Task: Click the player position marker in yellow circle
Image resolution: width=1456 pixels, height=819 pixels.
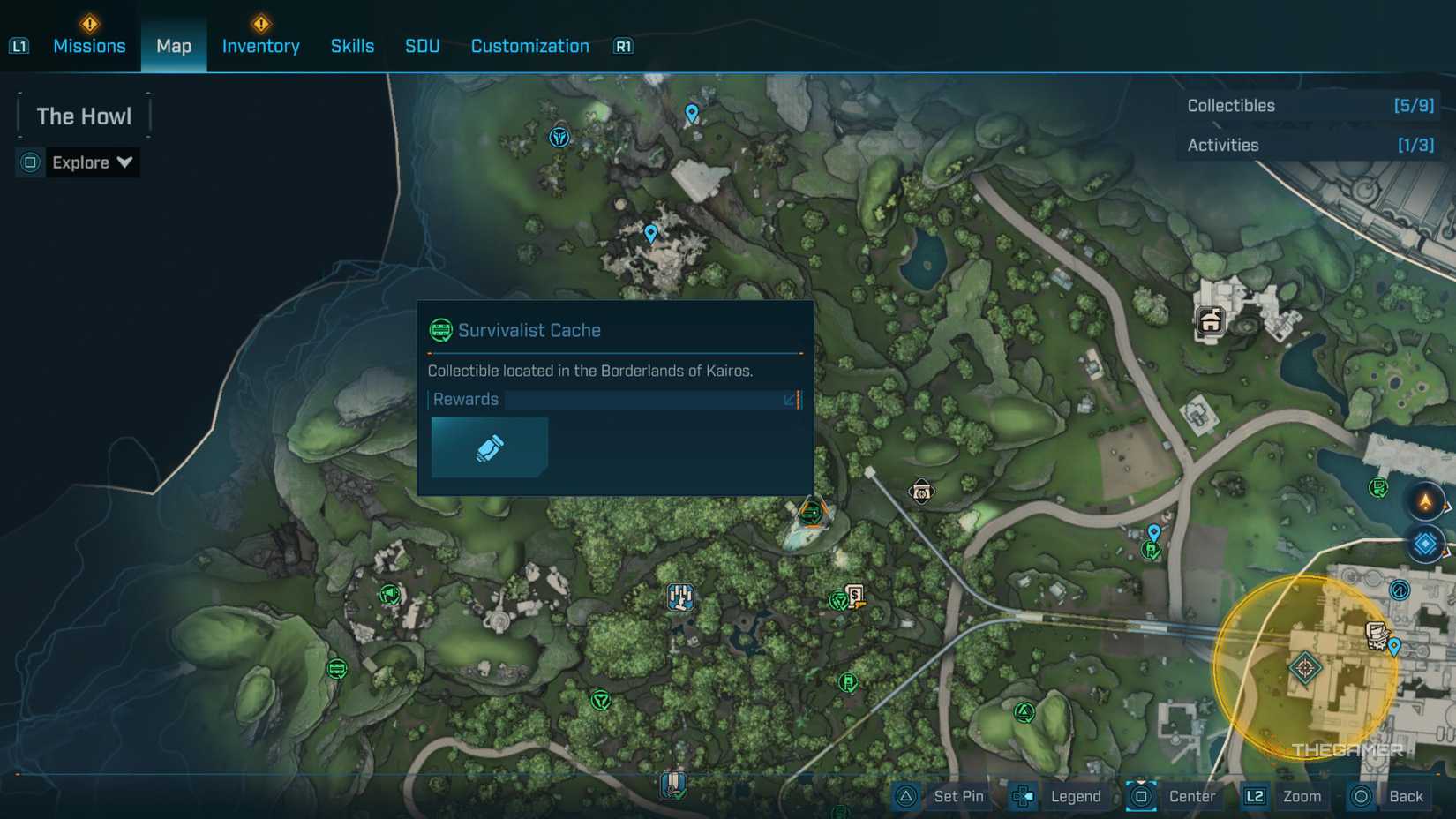Action: pos(1304,667)
